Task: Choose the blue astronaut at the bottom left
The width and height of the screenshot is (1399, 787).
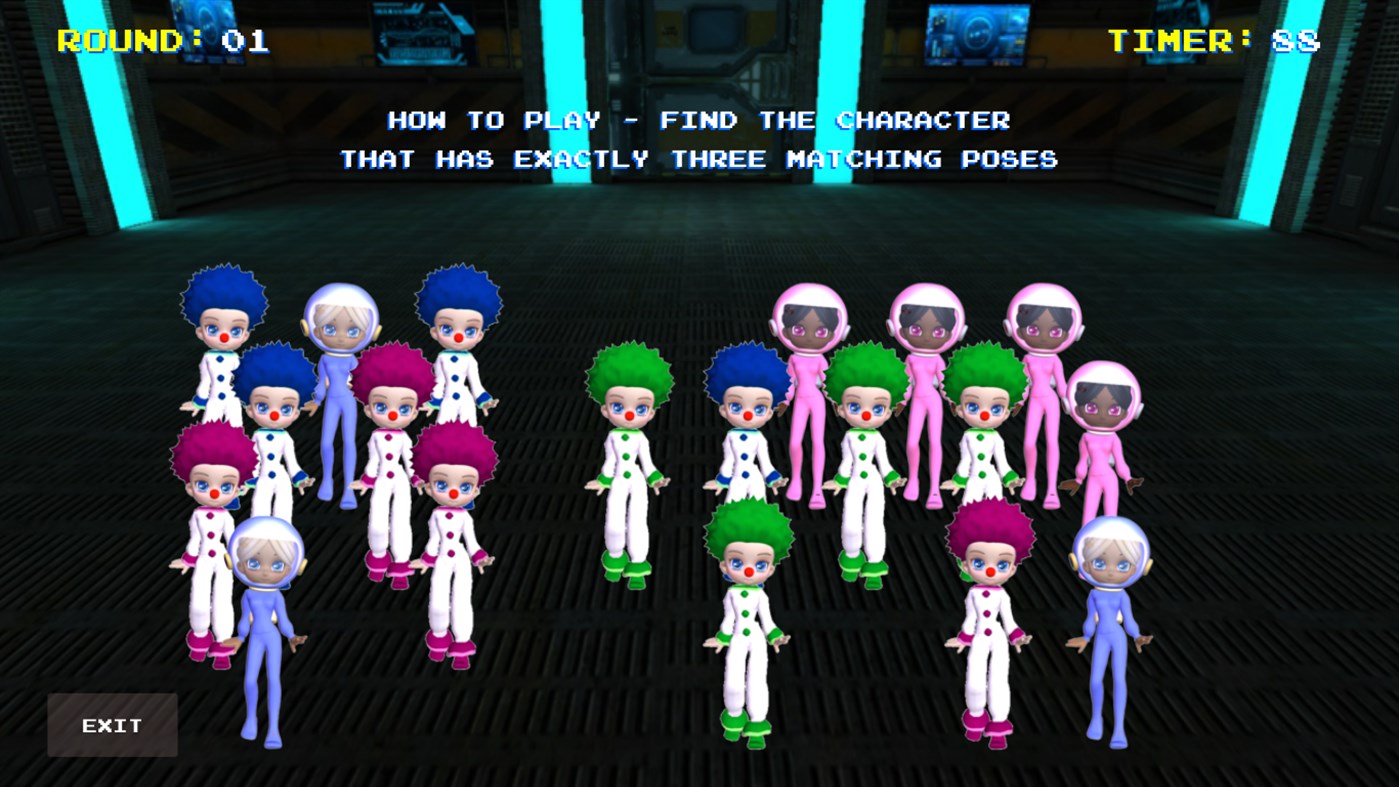Action: tap(265, 620)
